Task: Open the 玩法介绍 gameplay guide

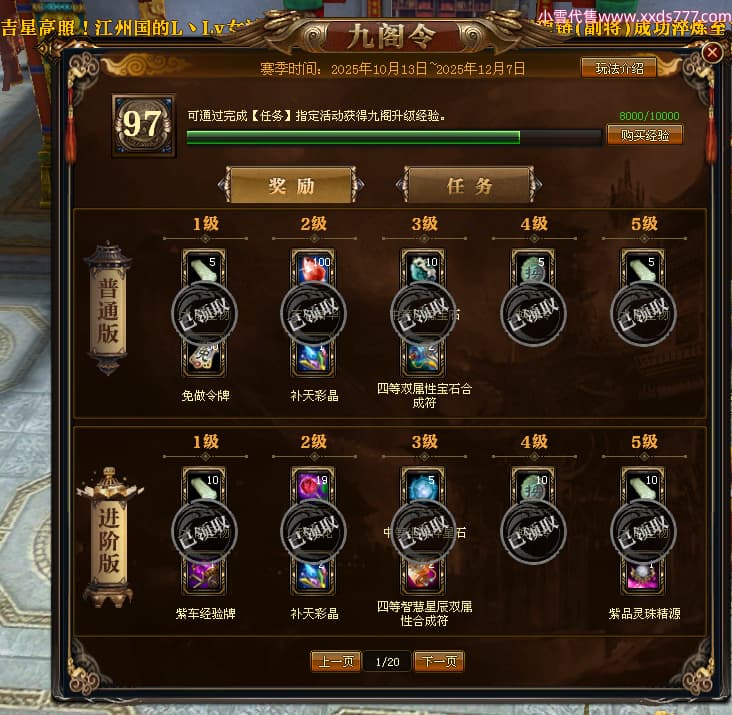Action: click(619, 68)
